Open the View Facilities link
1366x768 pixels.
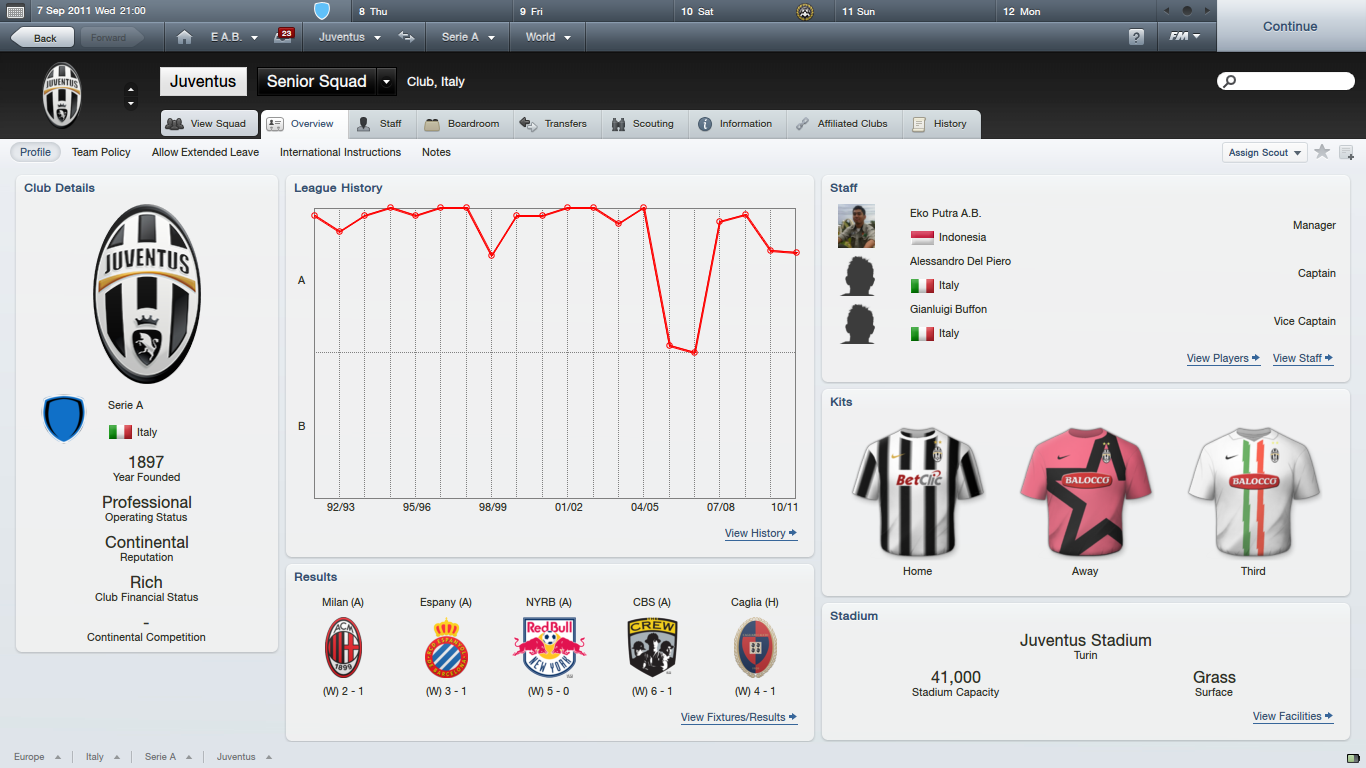1293,717
